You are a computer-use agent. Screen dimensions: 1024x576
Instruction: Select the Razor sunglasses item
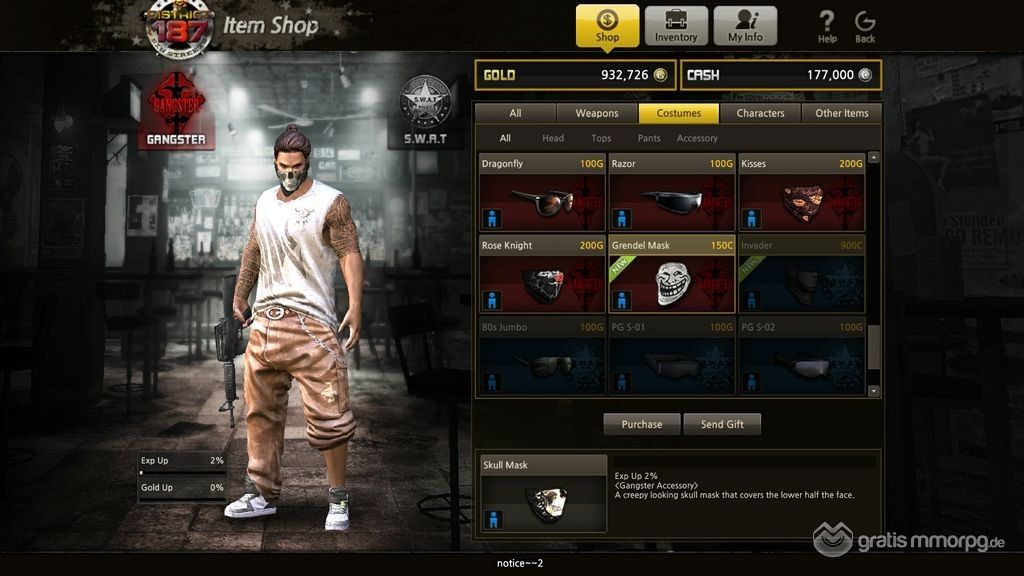pyautogui.click(x=672, y=193)
